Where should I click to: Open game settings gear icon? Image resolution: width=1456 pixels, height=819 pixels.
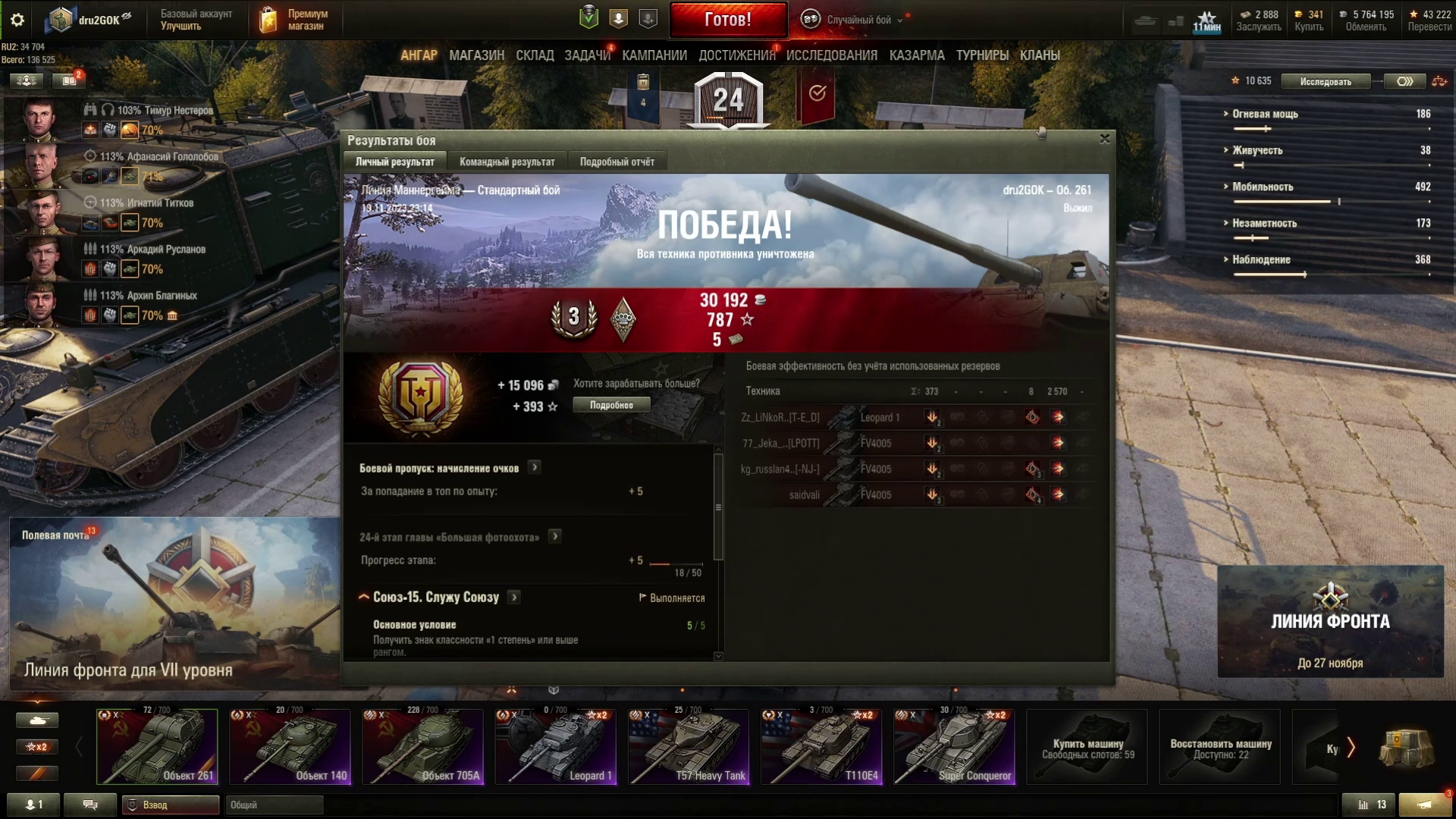click(x=17, y=20)
